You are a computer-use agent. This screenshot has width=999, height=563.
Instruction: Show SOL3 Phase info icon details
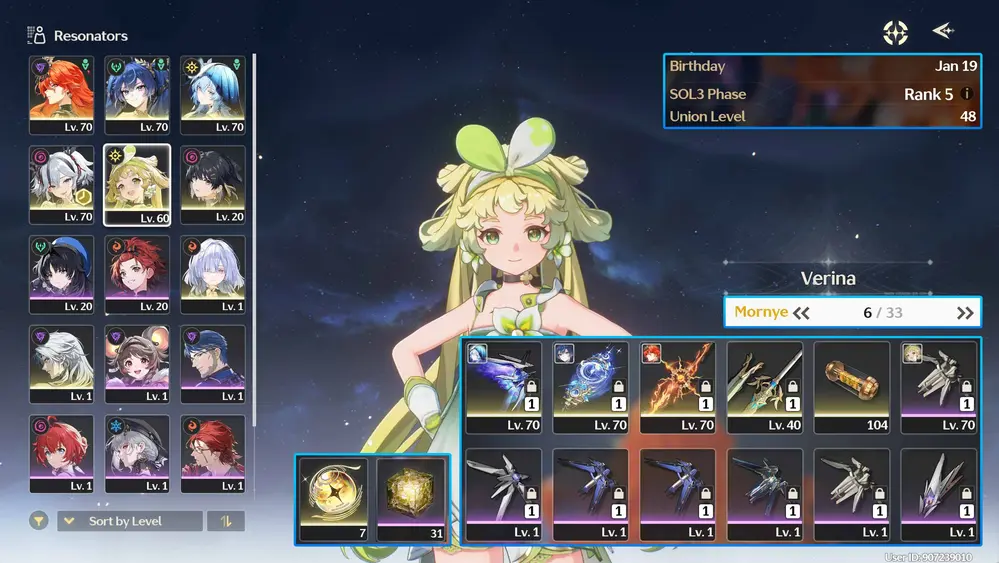967,94
